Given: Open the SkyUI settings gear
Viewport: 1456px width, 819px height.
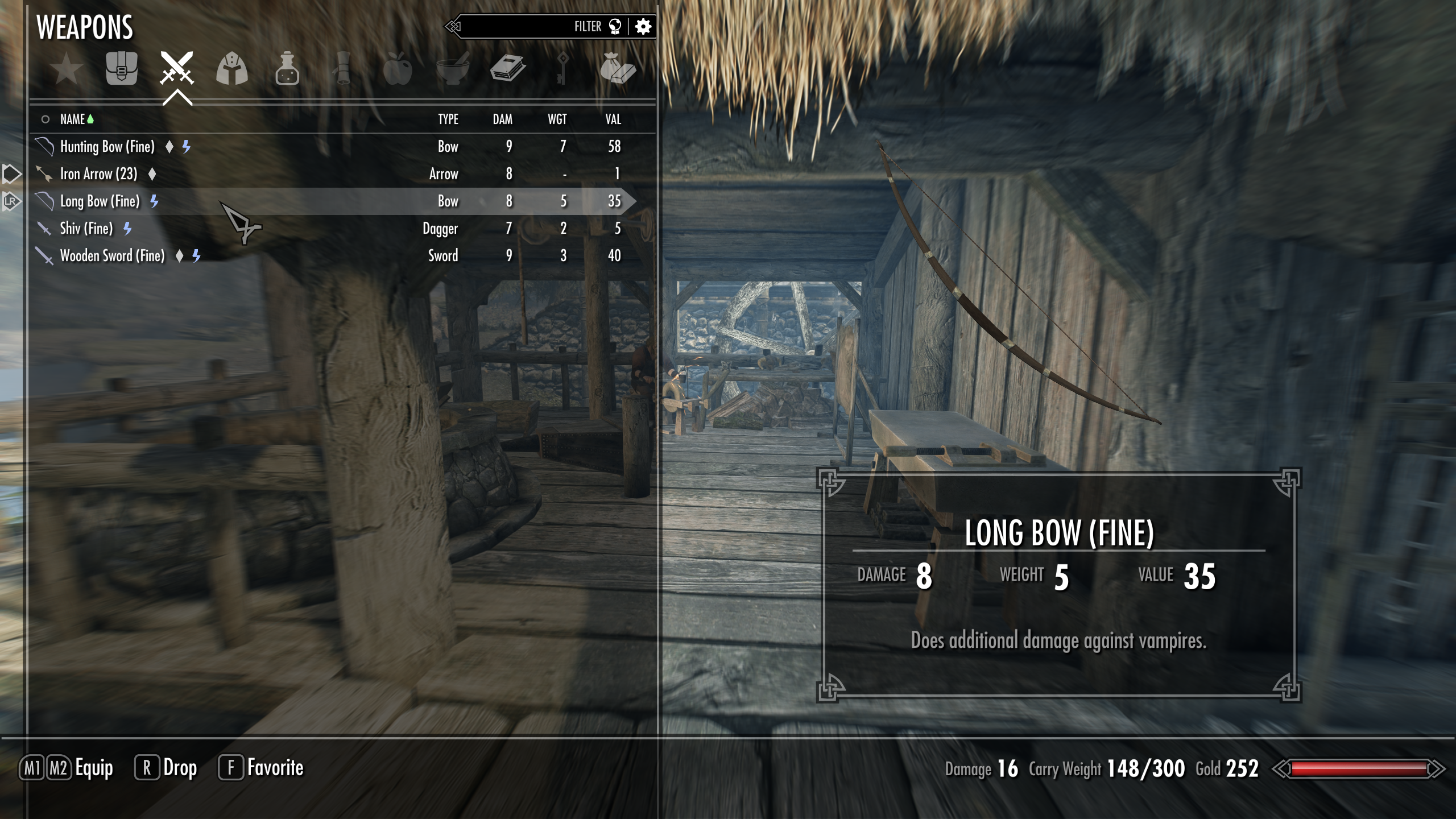Looking at the screenshot, I should pyautogui.click(x=643, y=26).
